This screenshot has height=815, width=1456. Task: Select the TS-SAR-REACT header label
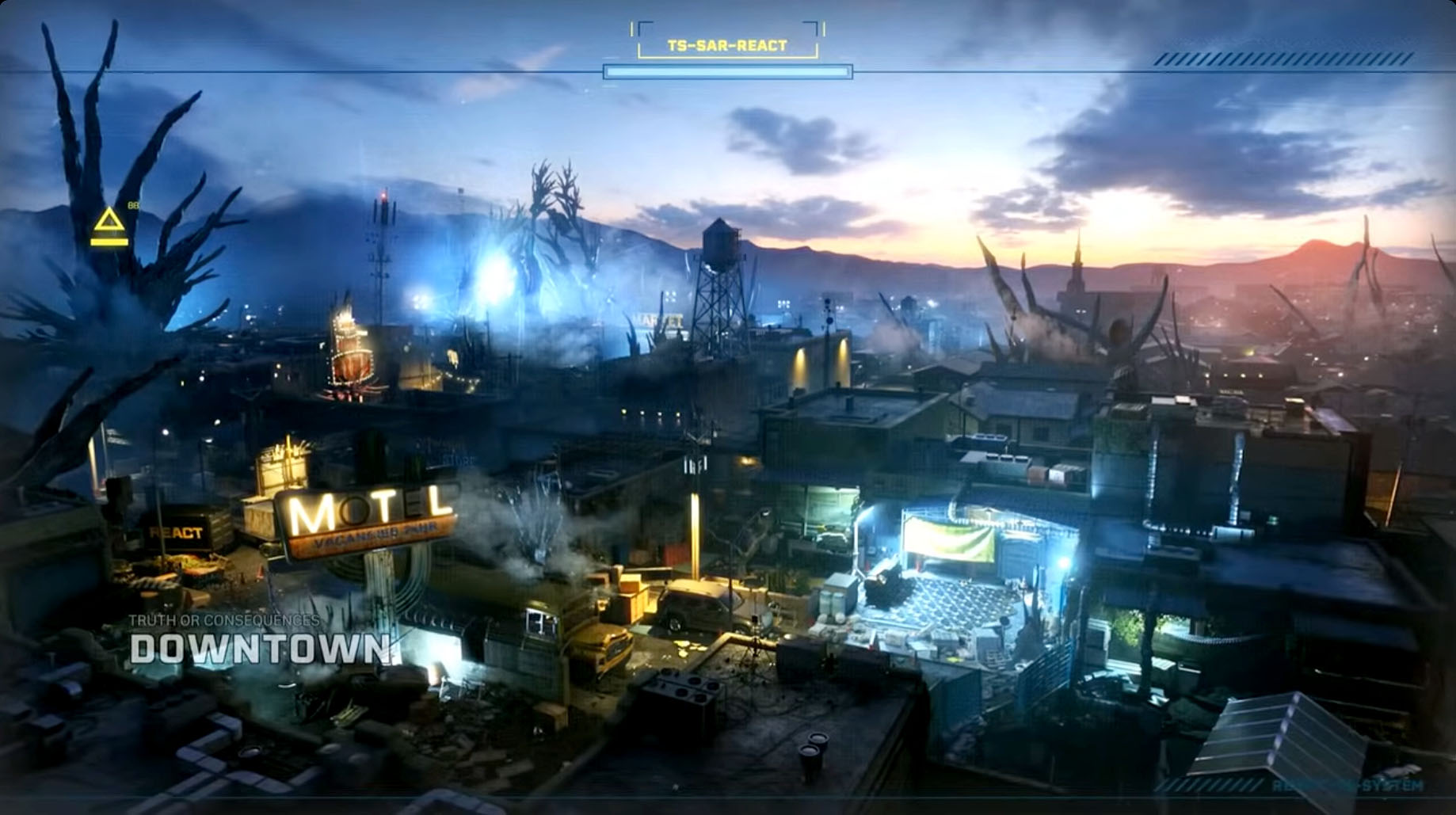[727, 46]
